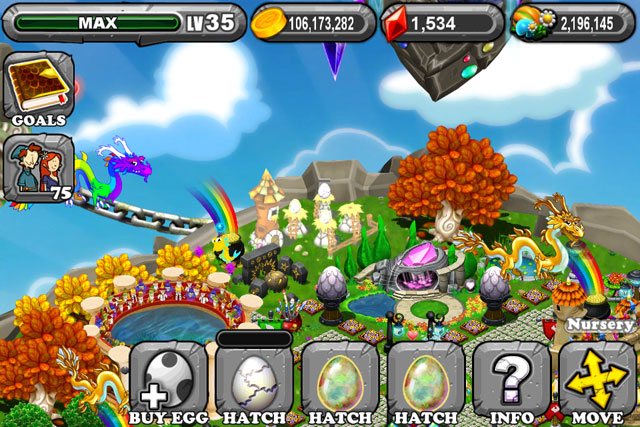This screenshot has width=640, height=427.
Task: Open the friends icon showing 75
Action: 38,165
